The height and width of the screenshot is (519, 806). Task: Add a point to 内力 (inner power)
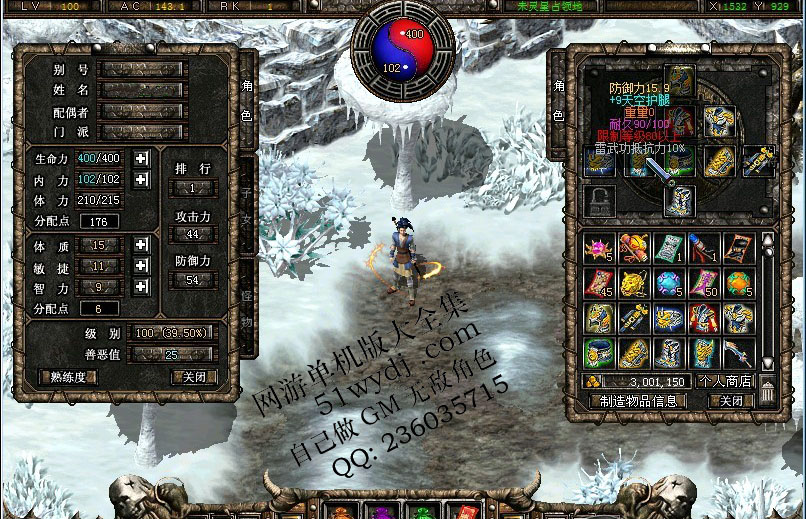coord(141,180)
